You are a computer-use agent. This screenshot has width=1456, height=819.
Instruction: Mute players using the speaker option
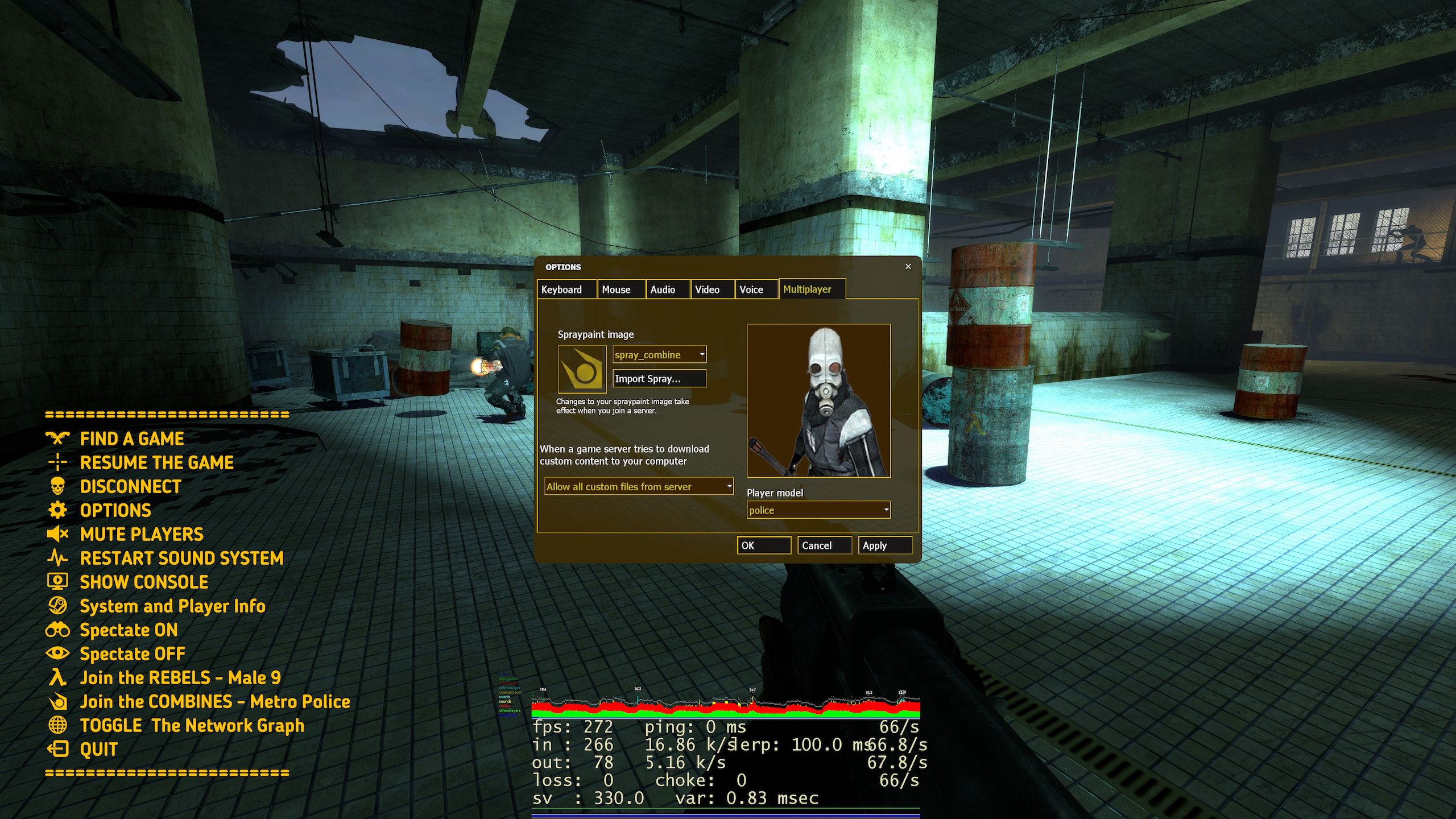pyautogui.click(x=57, y=534)
